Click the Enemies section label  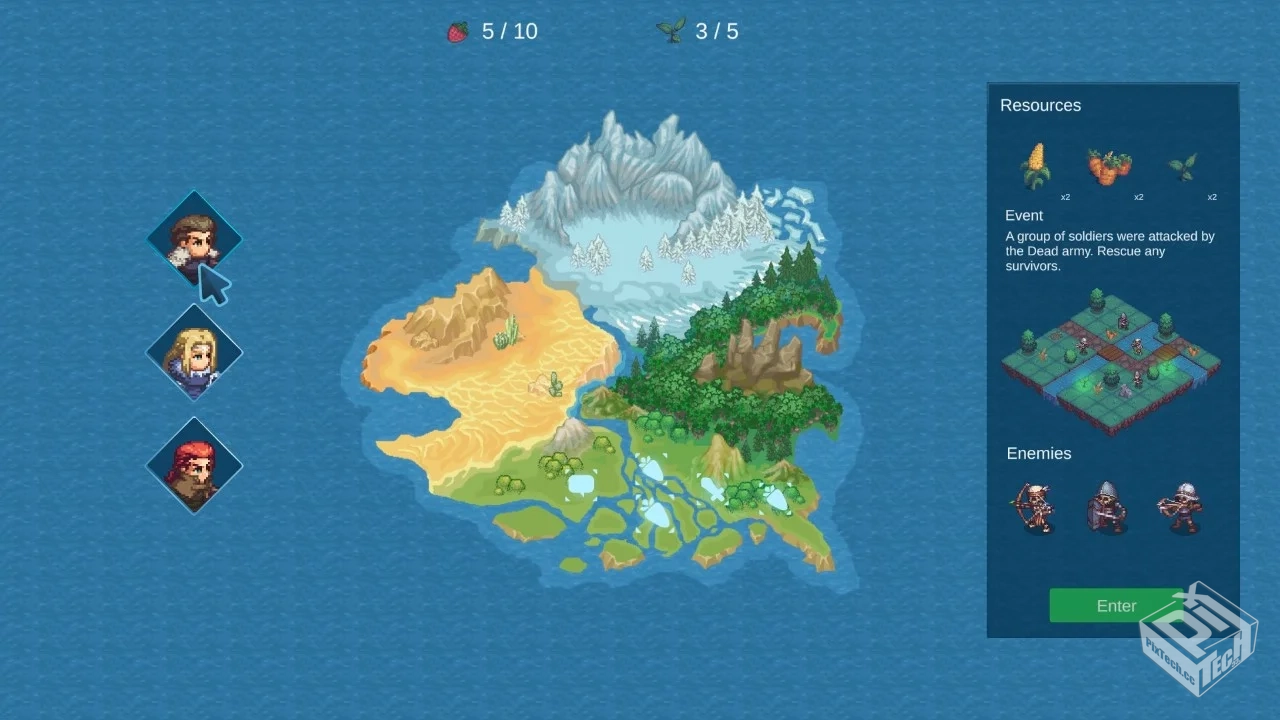coord(1039,453)
